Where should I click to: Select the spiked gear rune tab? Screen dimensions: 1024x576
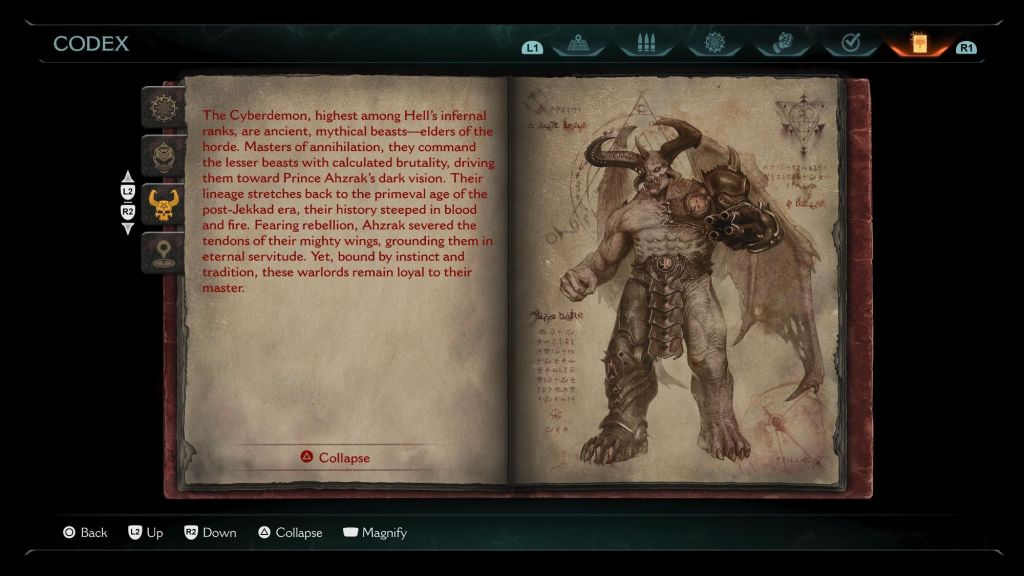click(x=714, y=45)
